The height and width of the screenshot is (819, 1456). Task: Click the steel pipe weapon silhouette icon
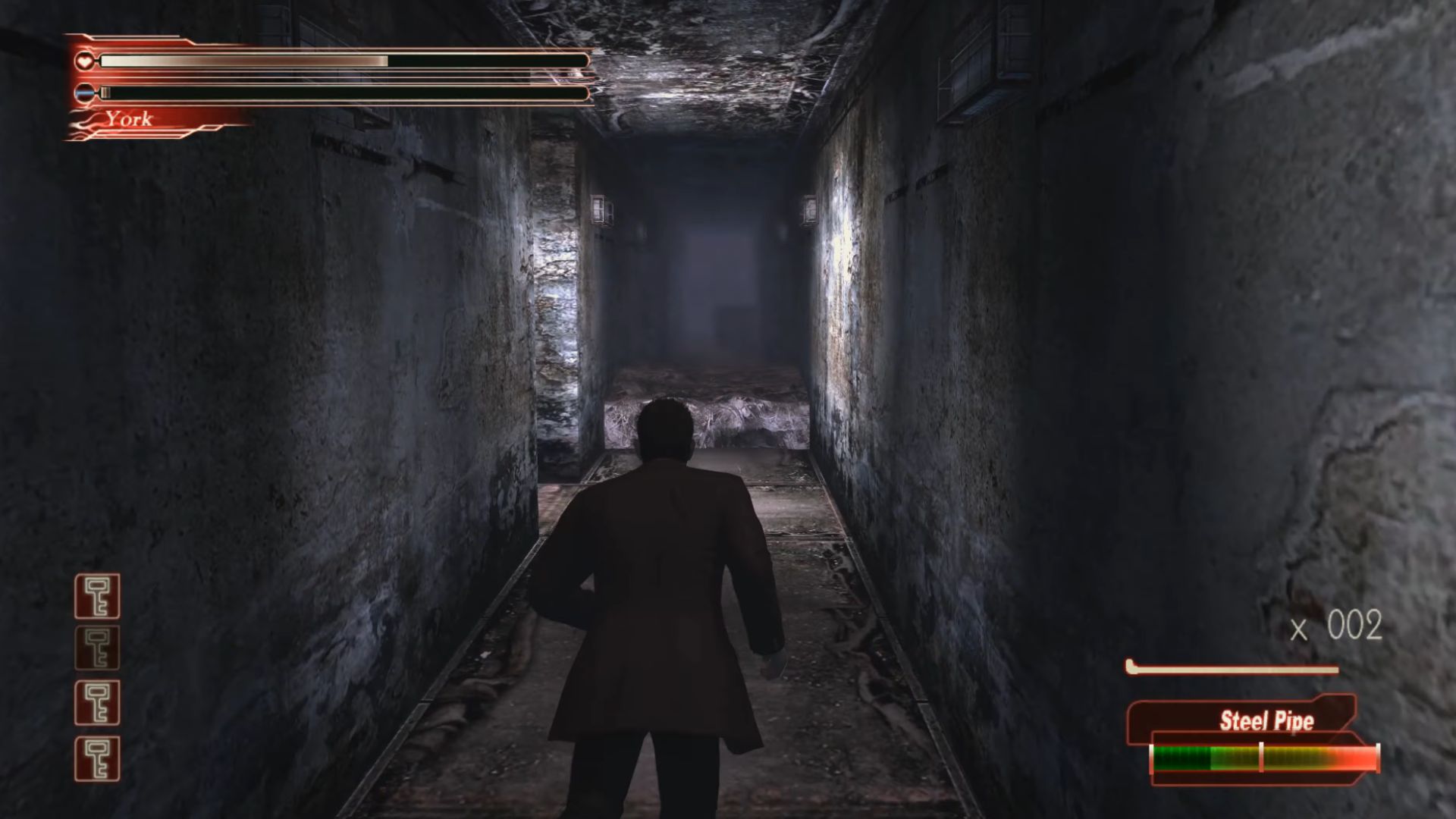coord(1232,669)
